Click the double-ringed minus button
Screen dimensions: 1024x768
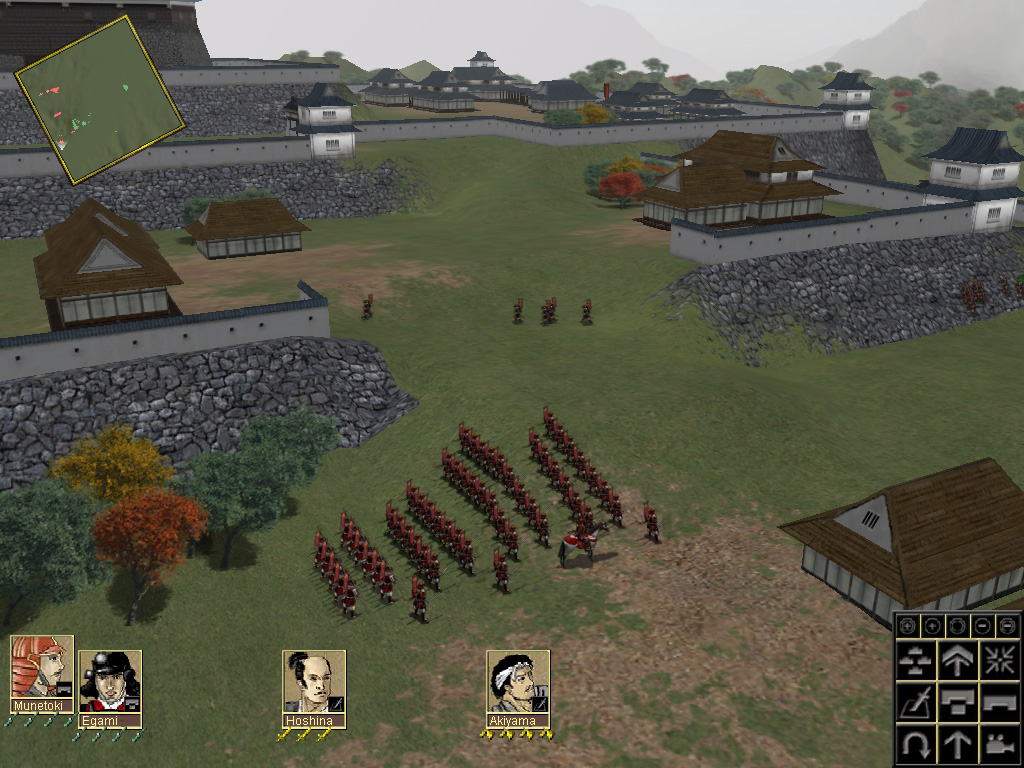(x=1007, y=626)
